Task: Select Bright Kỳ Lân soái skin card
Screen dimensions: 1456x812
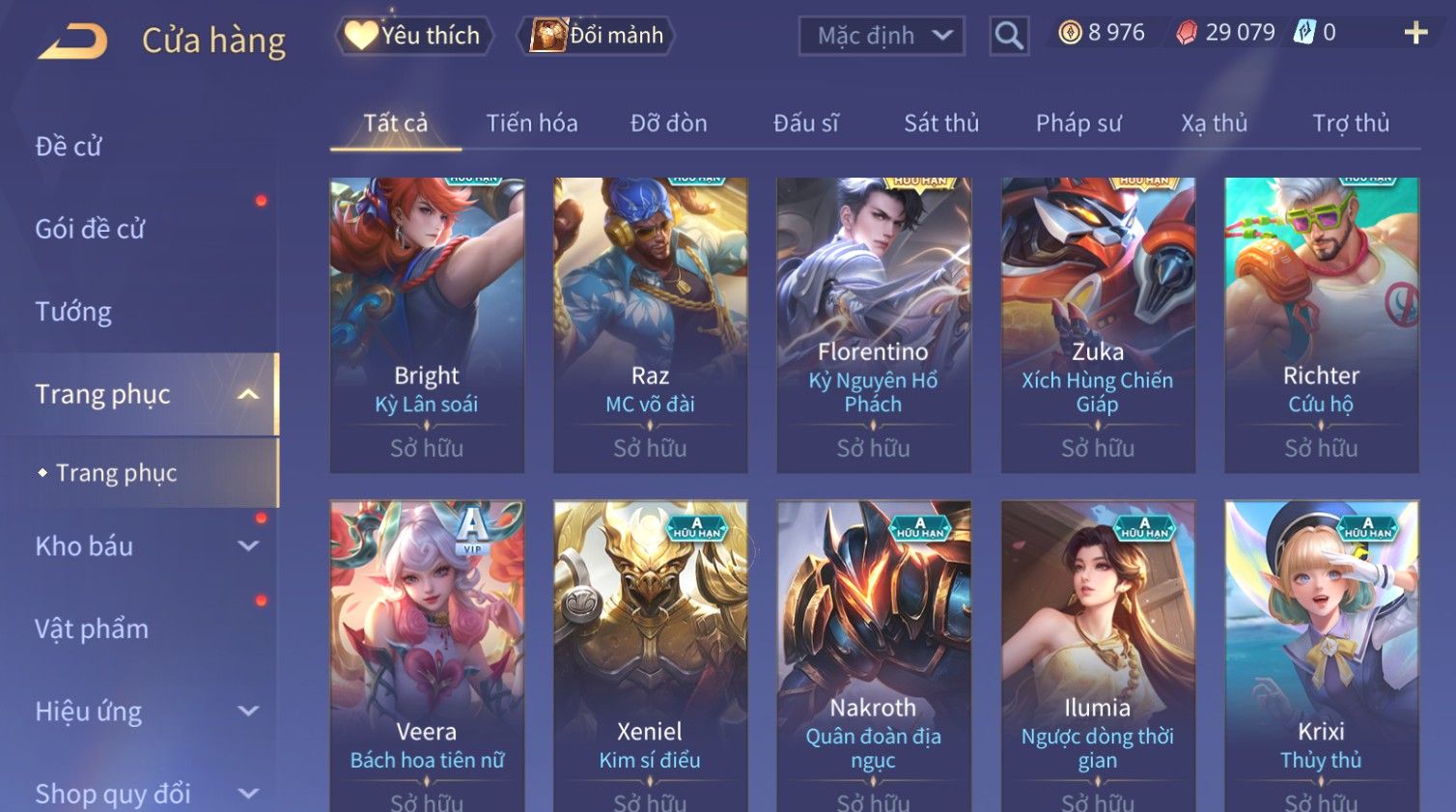Action: [x=427, y=323]
